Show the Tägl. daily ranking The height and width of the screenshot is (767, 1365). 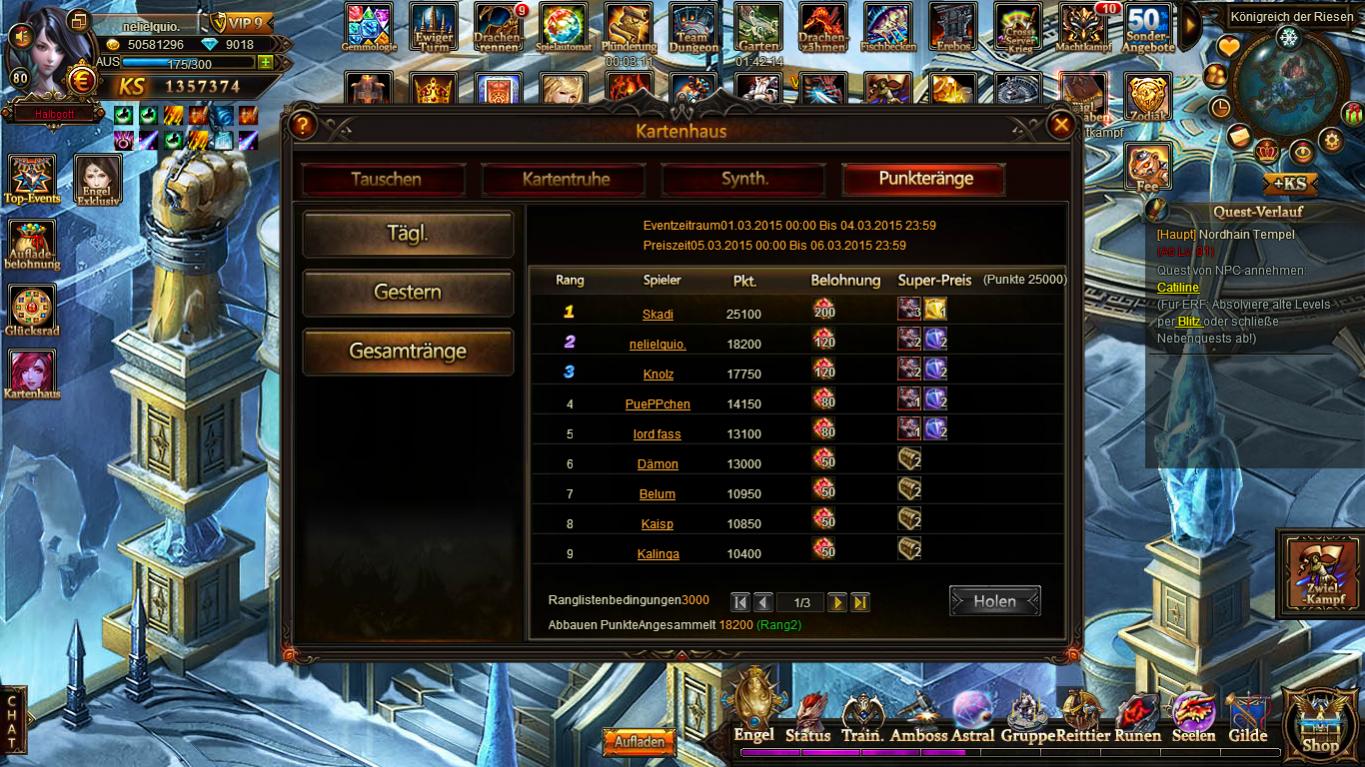pyautogui.click(x=408, y=234)
